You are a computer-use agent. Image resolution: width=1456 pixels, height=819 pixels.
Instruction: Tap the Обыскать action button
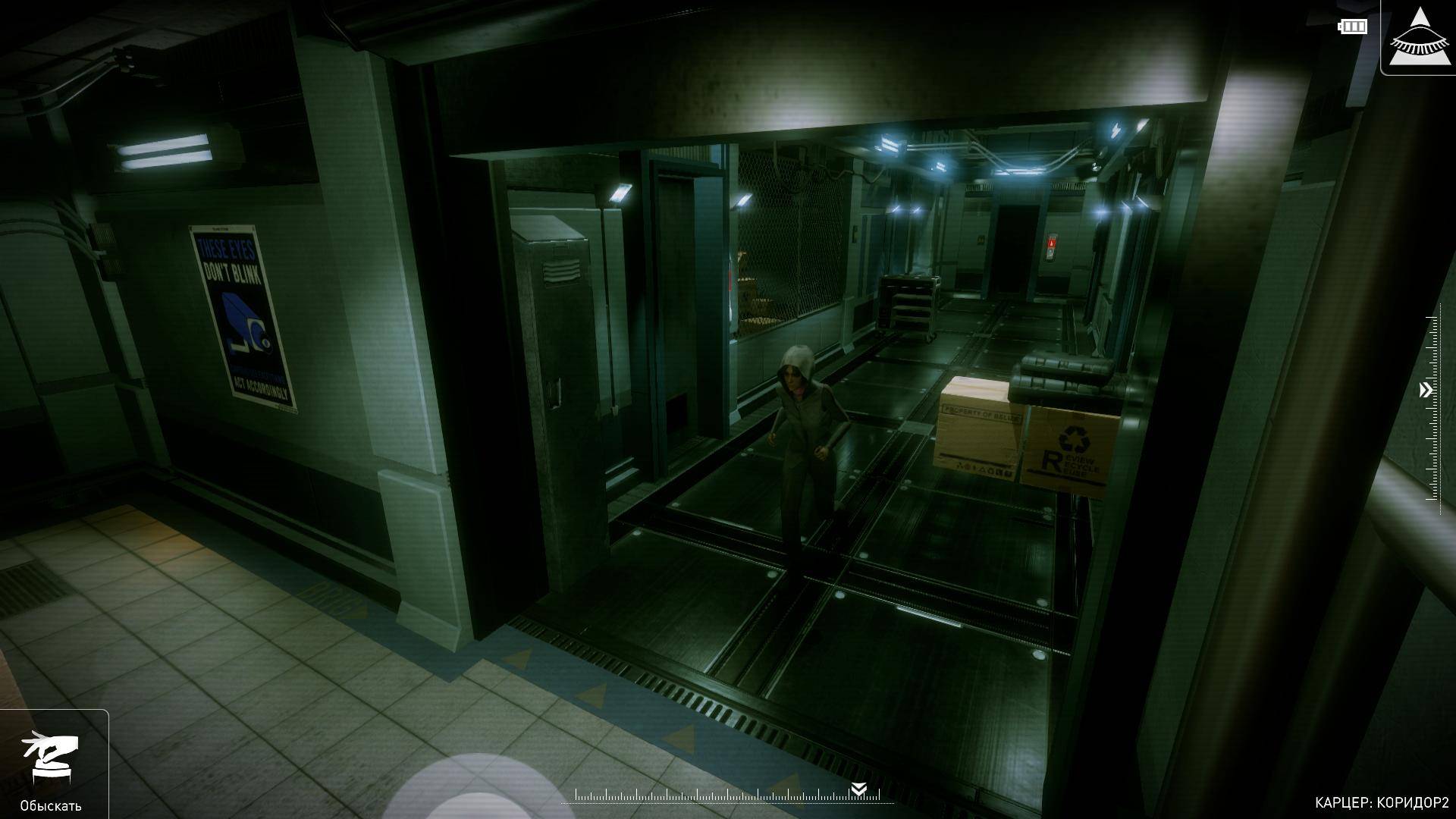pyautogui.click(x=51, y=764)
